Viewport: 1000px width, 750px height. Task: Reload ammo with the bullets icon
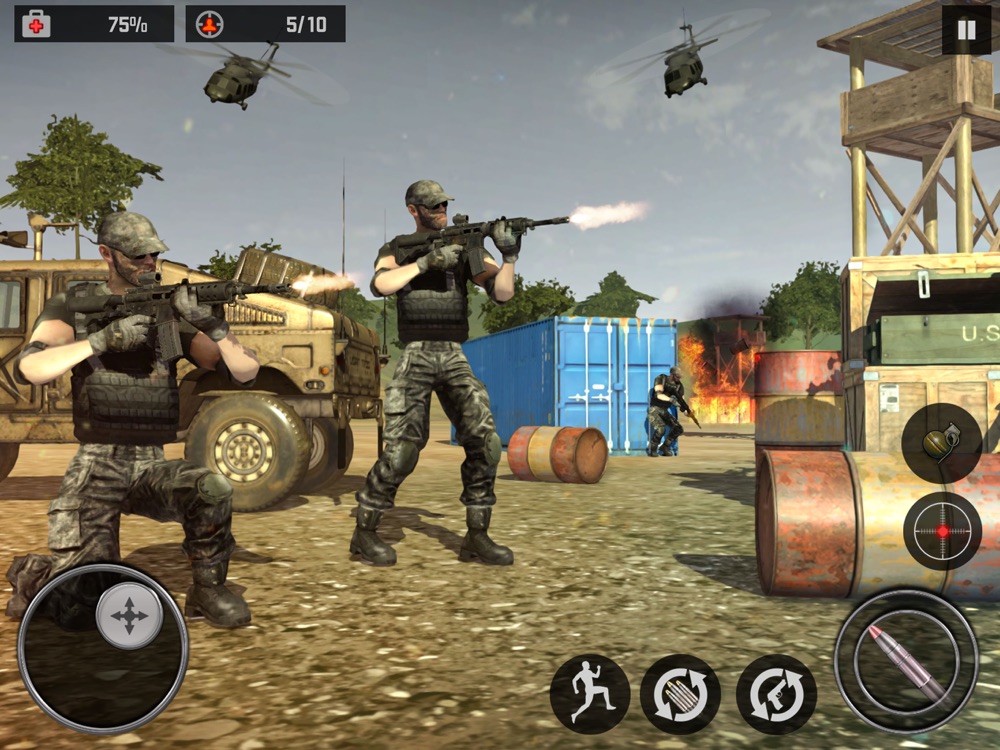pos(680,694)
